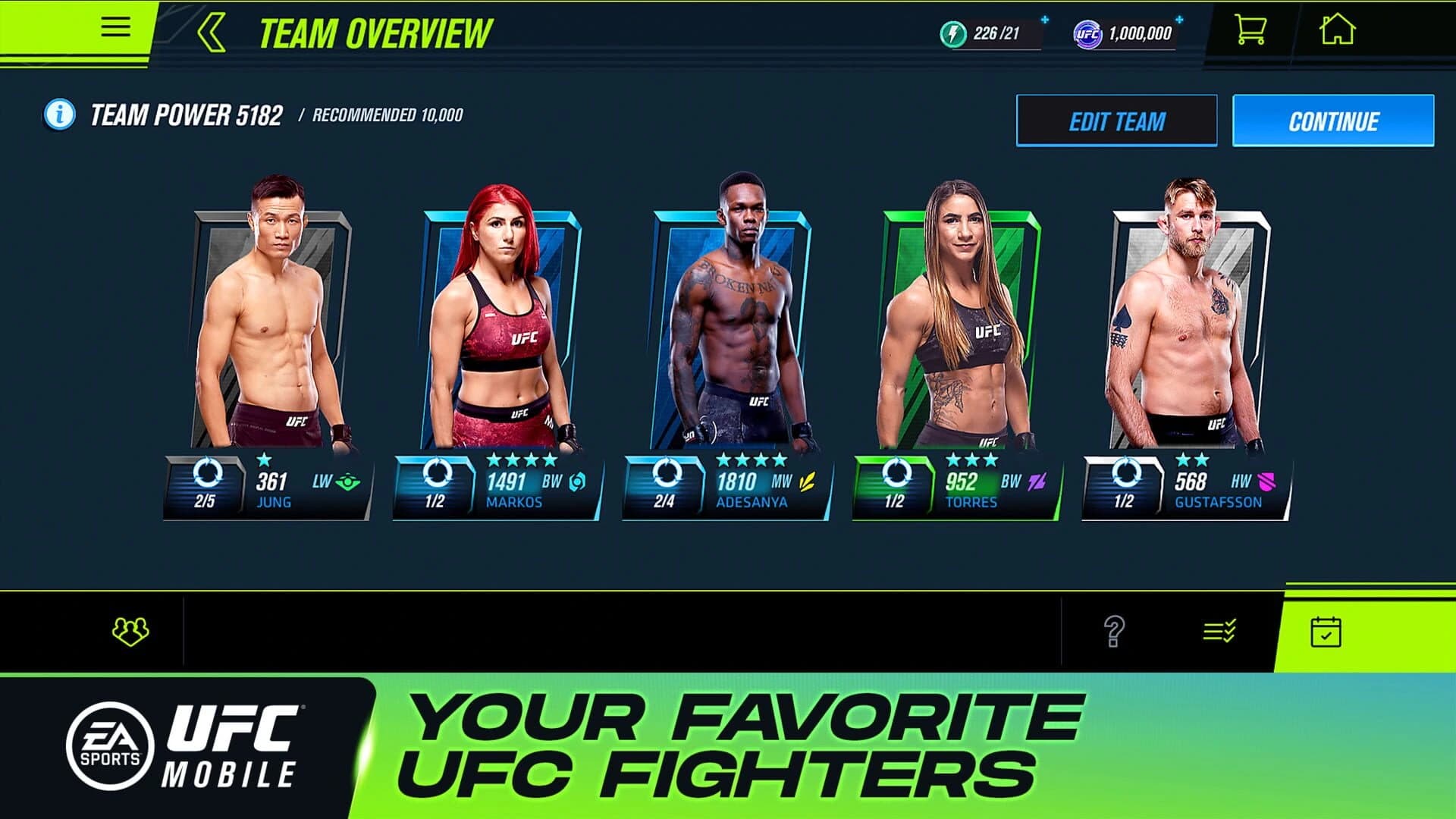Click the info icon next to Team Power
This screenshot has height=819, width=1456.
click(58, 114)
